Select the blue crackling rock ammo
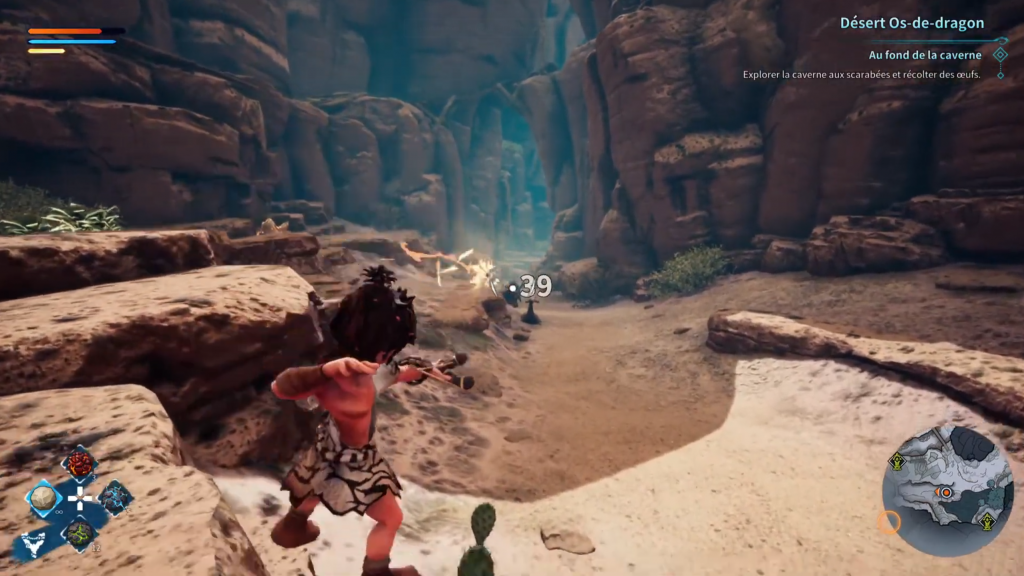1024x576 pixels. pyautogui.click(x=115, y=497)
